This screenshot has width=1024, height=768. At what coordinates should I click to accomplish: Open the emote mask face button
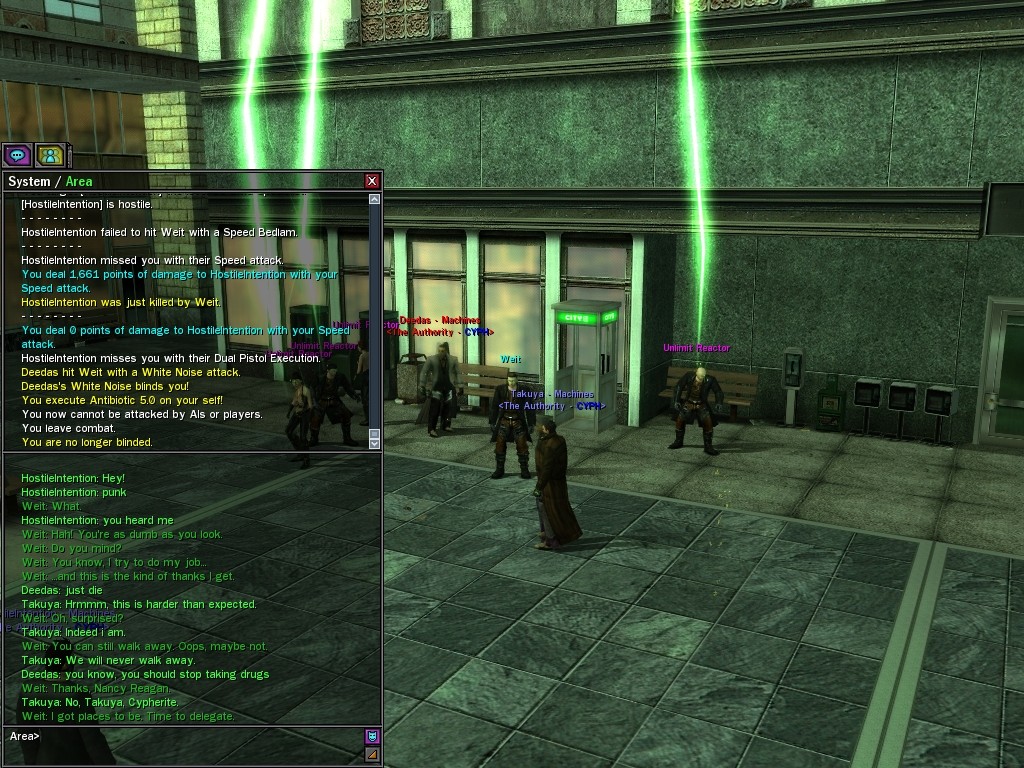[x=372, y=737]
